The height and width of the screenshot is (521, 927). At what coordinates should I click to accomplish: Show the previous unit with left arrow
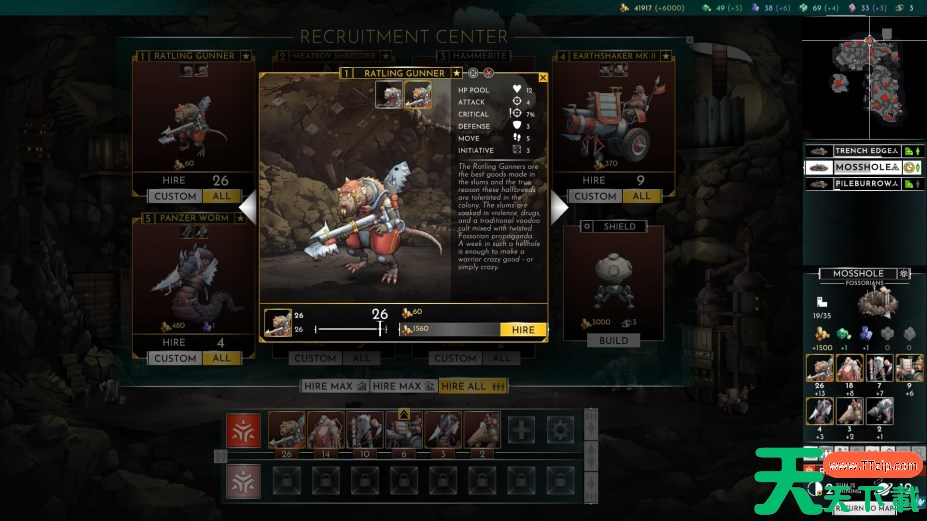[247, 208]
